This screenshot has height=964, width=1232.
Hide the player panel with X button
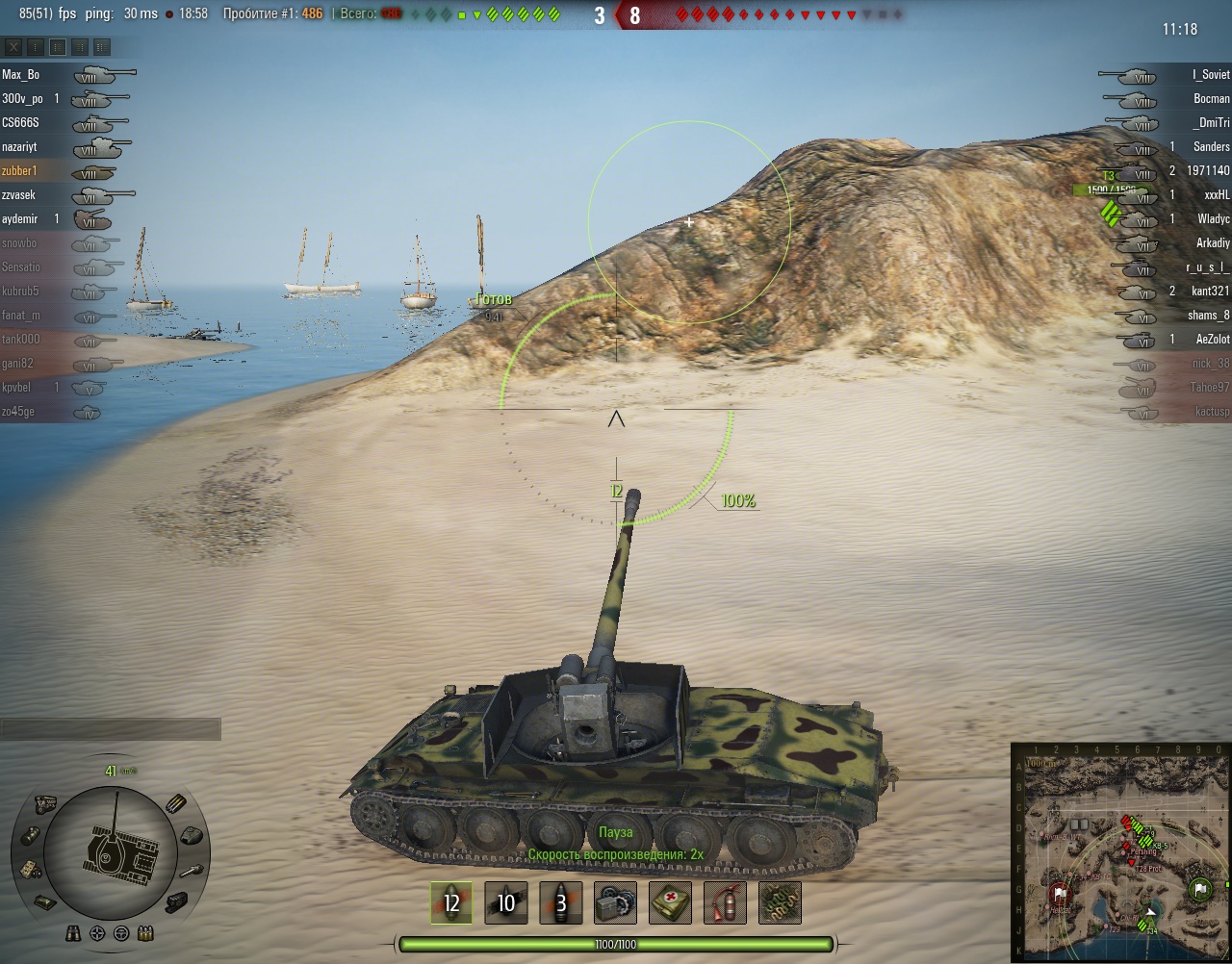pyautogui.click(x=13, y=47)
